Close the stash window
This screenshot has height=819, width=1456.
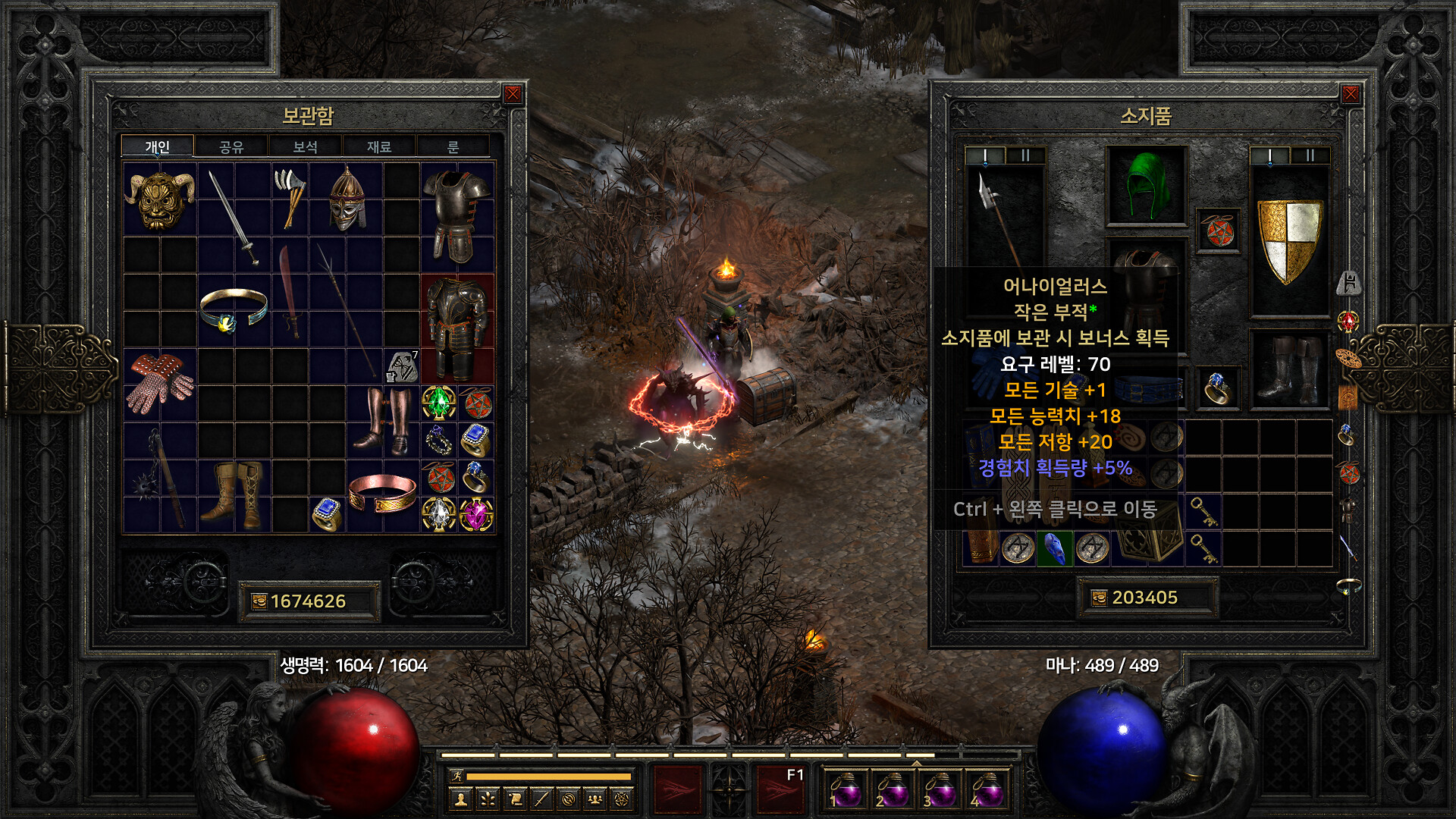[x=513, y=94]
